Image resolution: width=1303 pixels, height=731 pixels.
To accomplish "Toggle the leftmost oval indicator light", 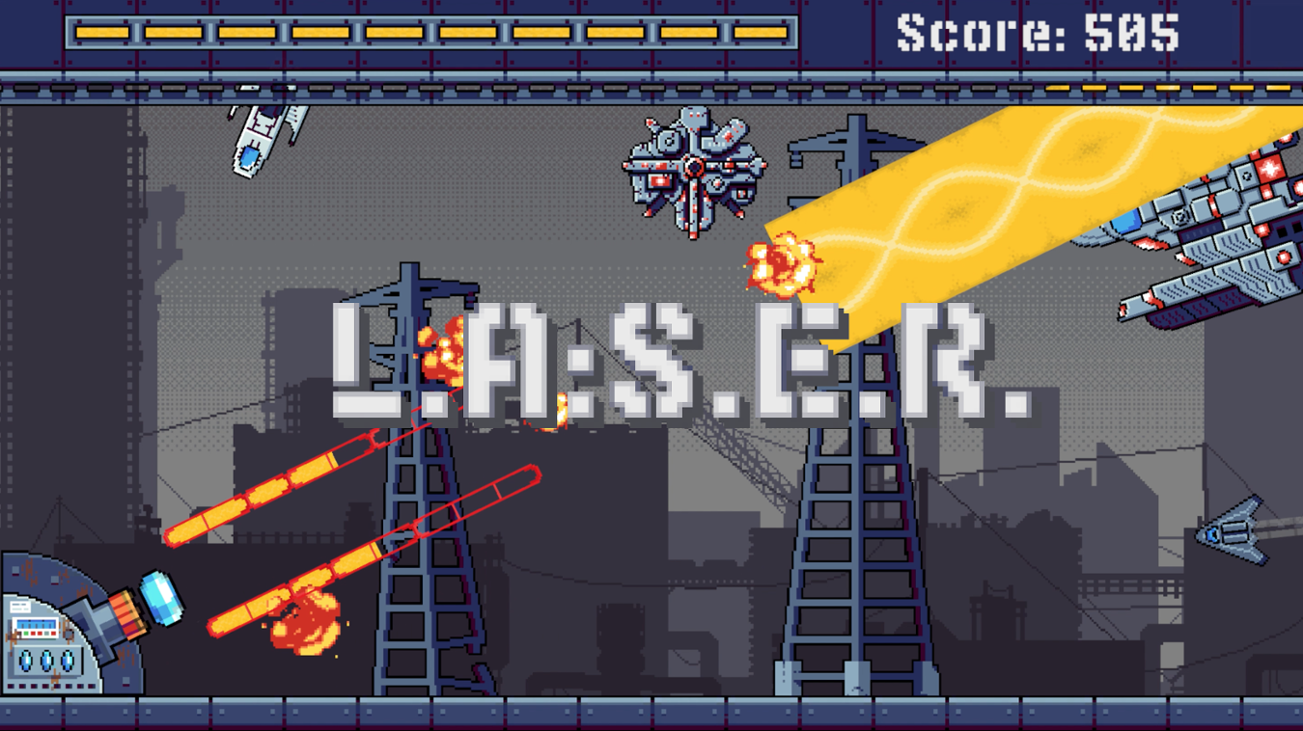I will [x=26, y=660].
